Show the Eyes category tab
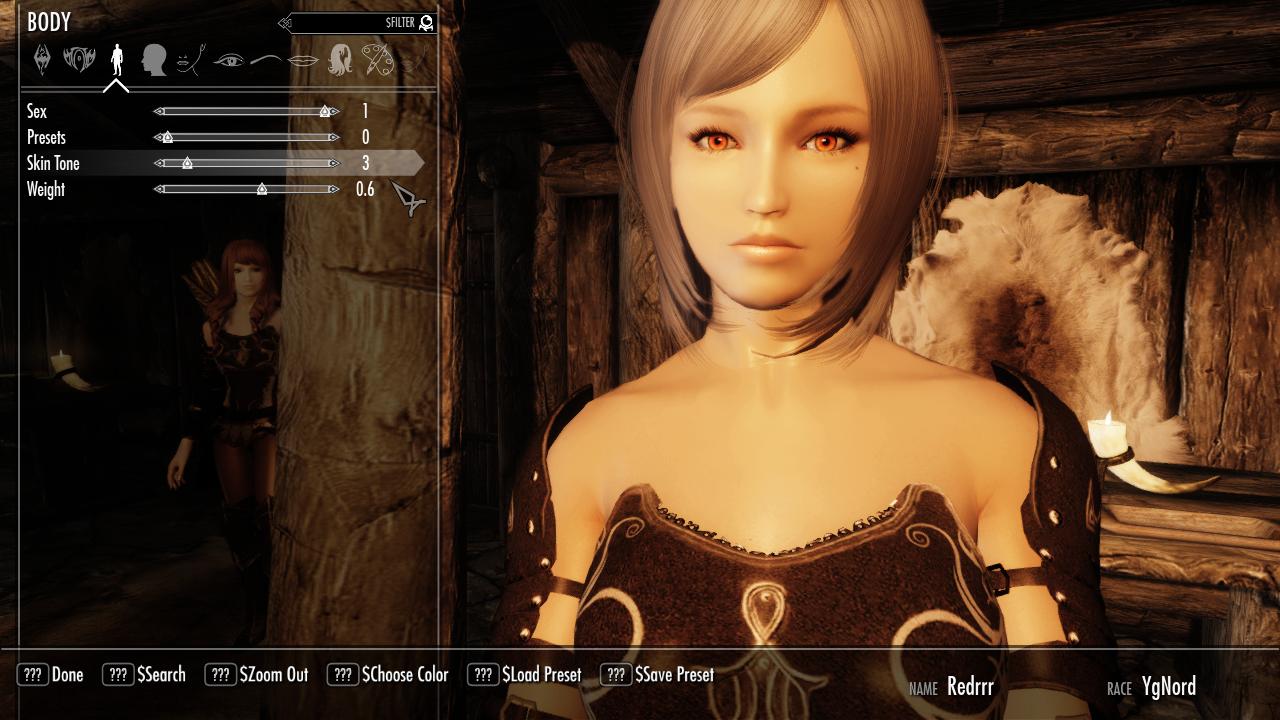This screenshot has height=720, width=1280. pyautogui.click(x=228, y=61)
